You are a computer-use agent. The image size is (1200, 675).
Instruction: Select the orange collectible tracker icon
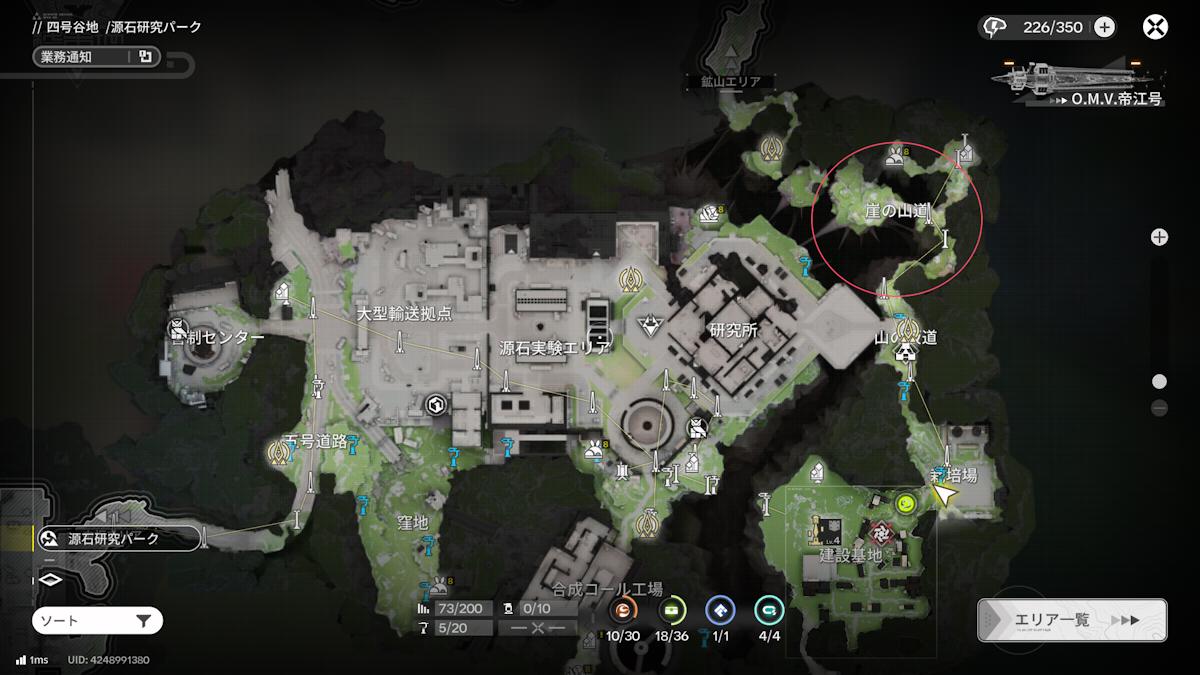click(623, 609)
